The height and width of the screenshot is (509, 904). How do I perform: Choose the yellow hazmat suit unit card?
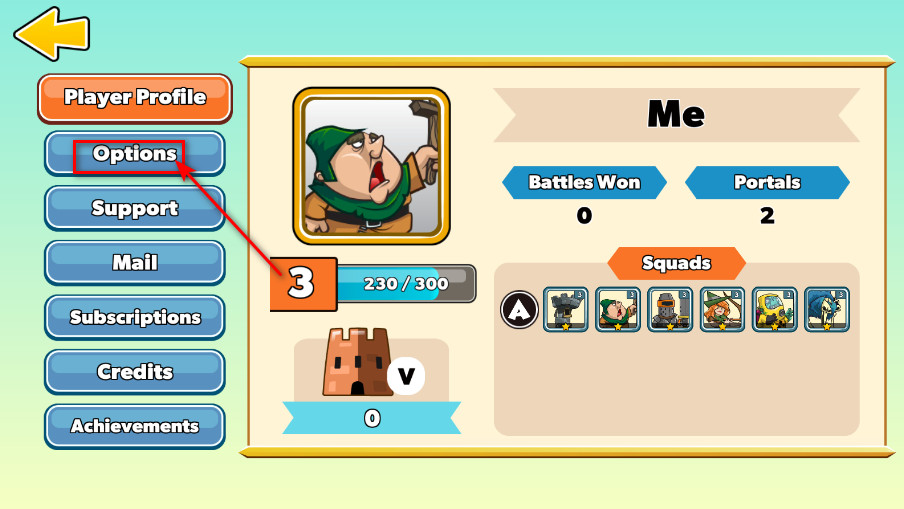coord(774,310)
